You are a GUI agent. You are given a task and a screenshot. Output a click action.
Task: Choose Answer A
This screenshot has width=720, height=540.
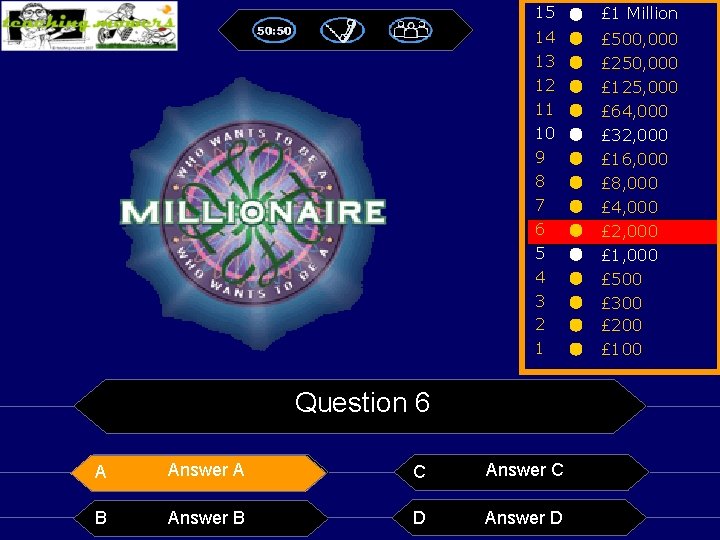pos(206,470)
